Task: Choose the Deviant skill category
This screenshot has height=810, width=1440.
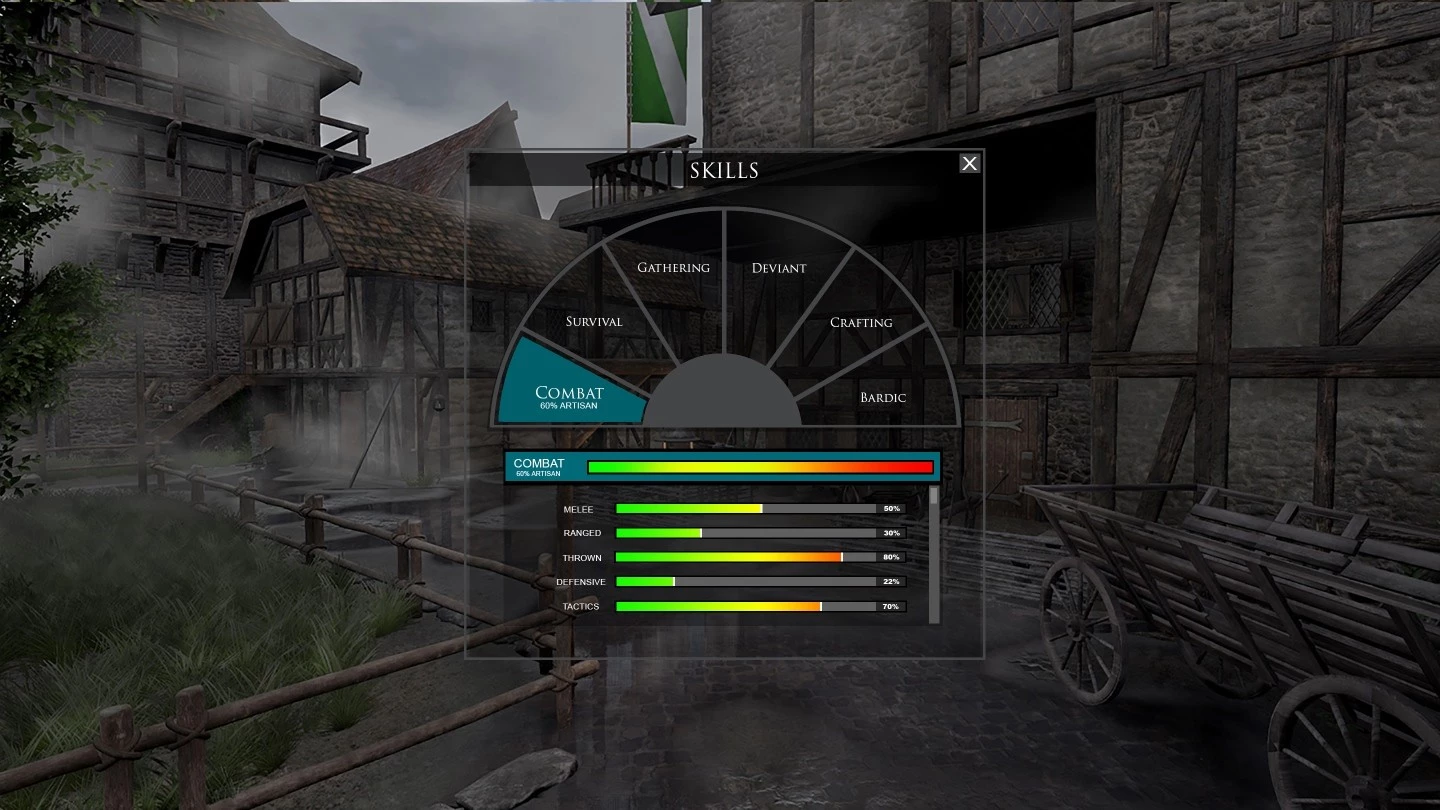Action: [778, 268]
